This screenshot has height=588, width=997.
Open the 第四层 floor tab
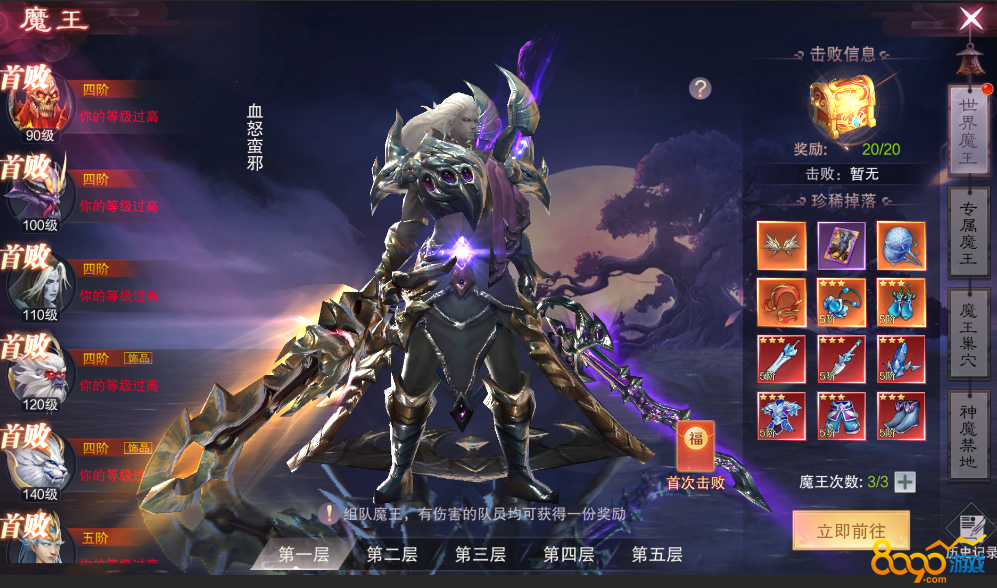point(568,554)
